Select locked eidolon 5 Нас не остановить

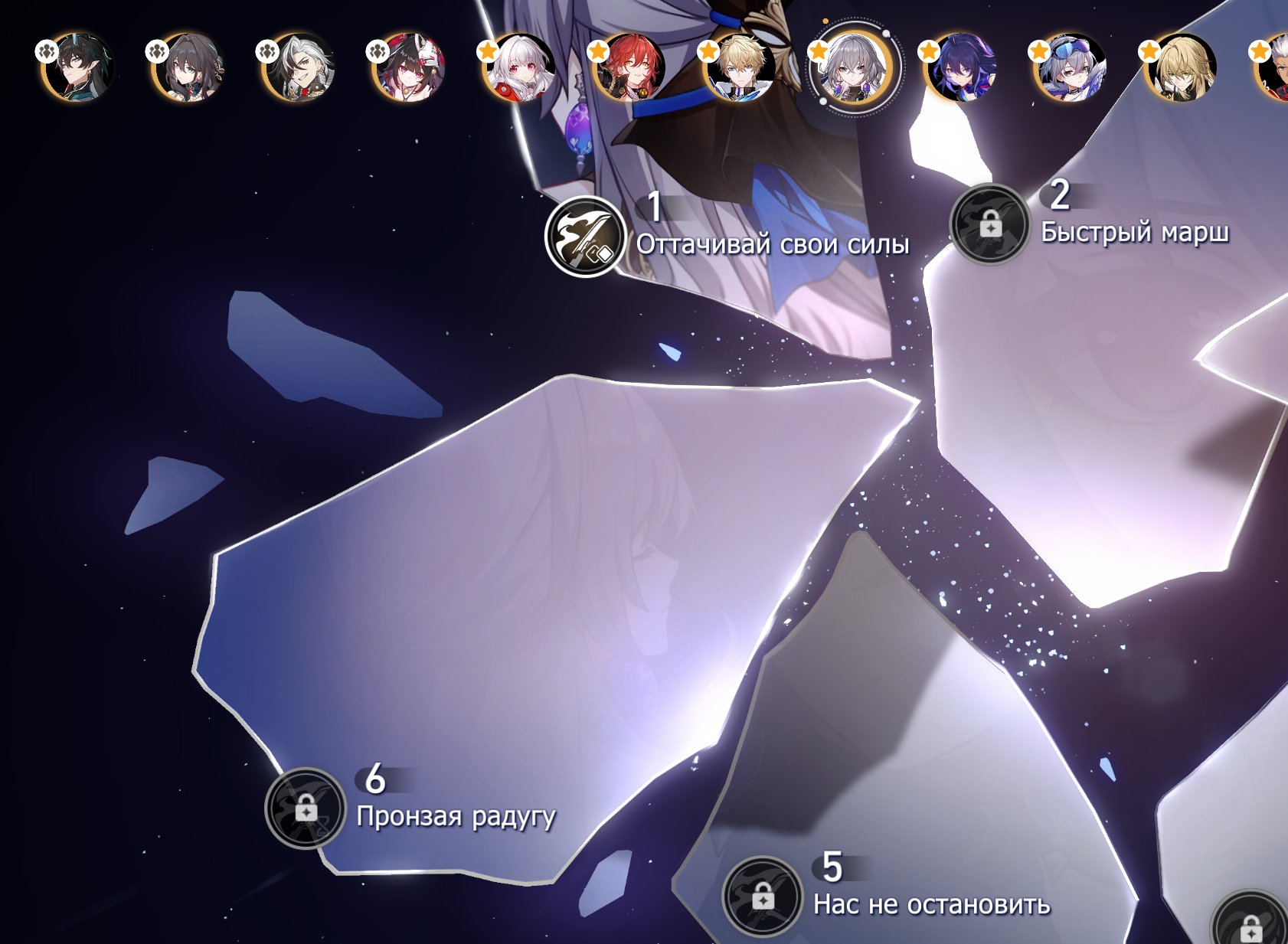coord(763,897)
